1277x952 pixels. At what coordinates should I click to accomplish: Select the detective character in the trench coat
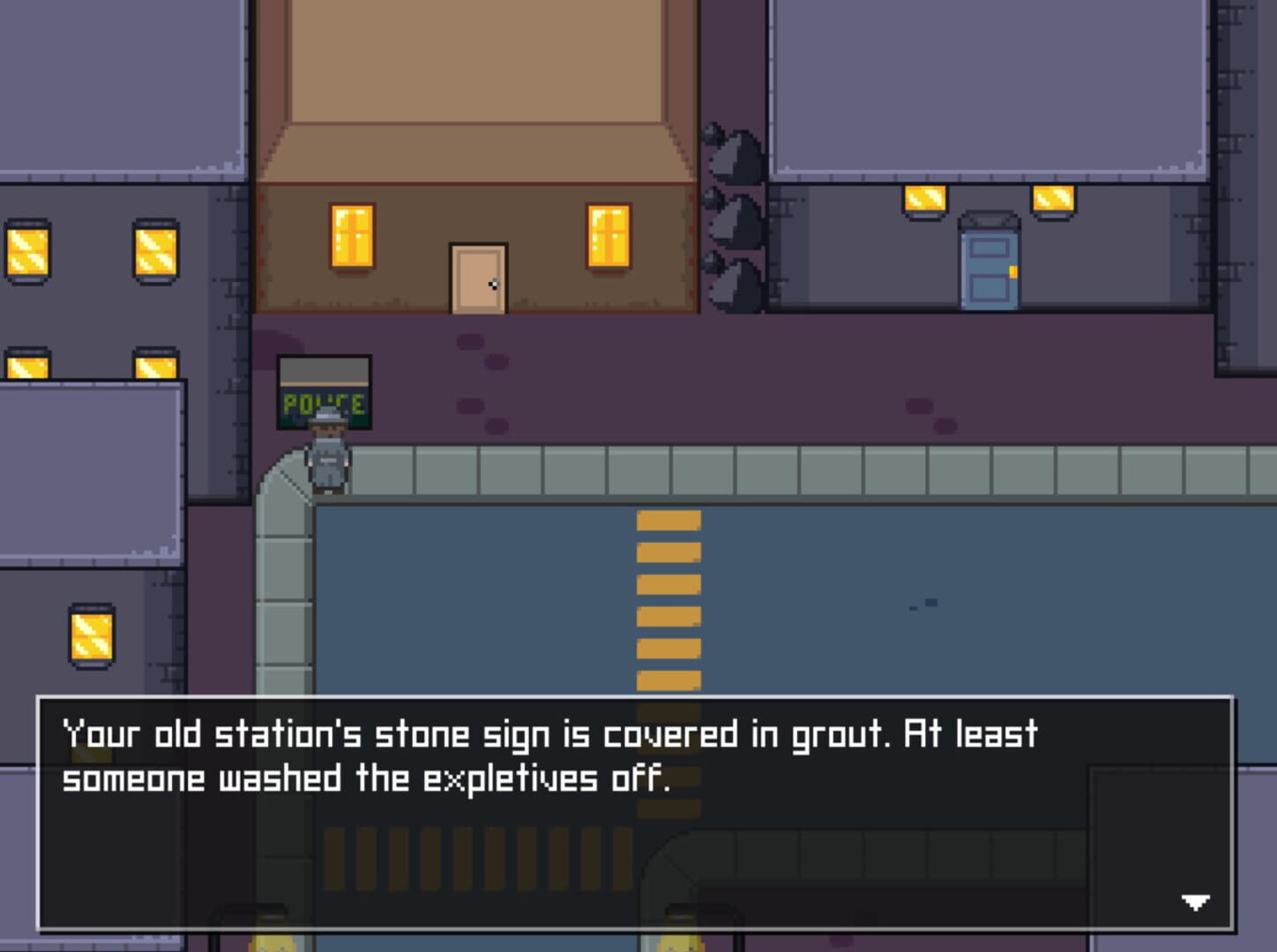(x=326, y=454)
